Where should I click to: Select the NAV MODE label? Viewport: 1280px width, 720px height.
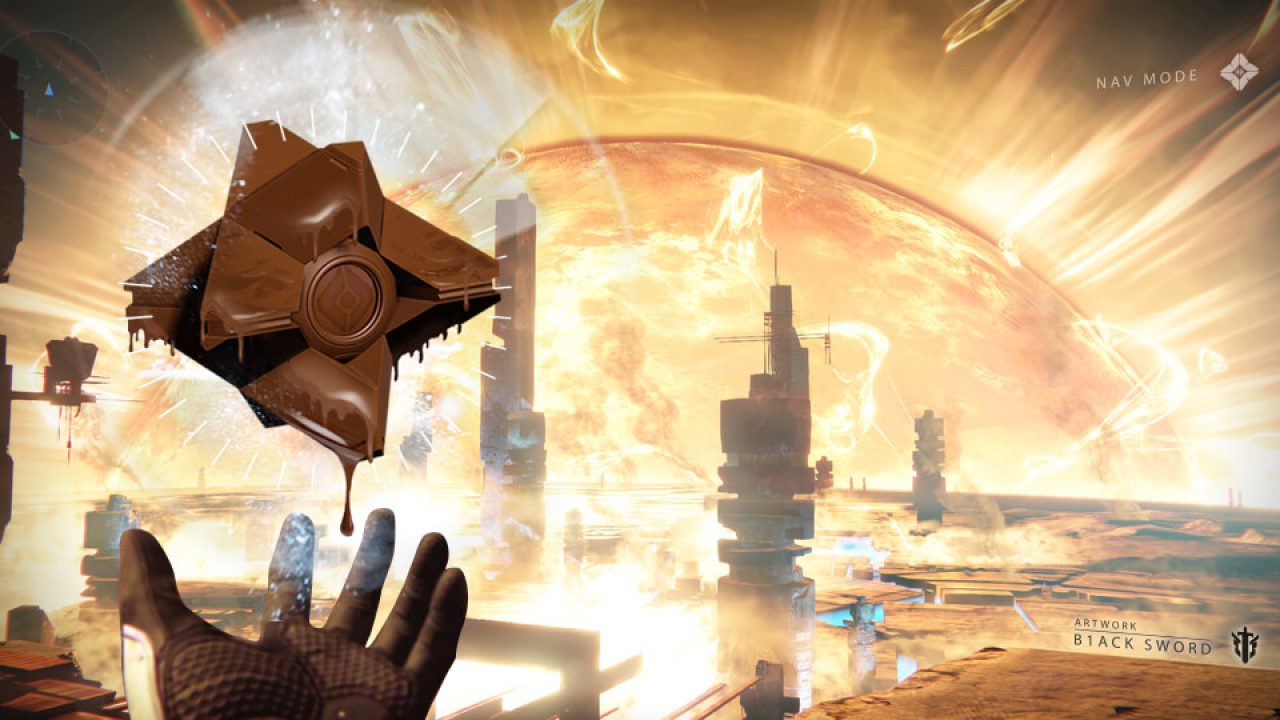tap(1146, 79)
